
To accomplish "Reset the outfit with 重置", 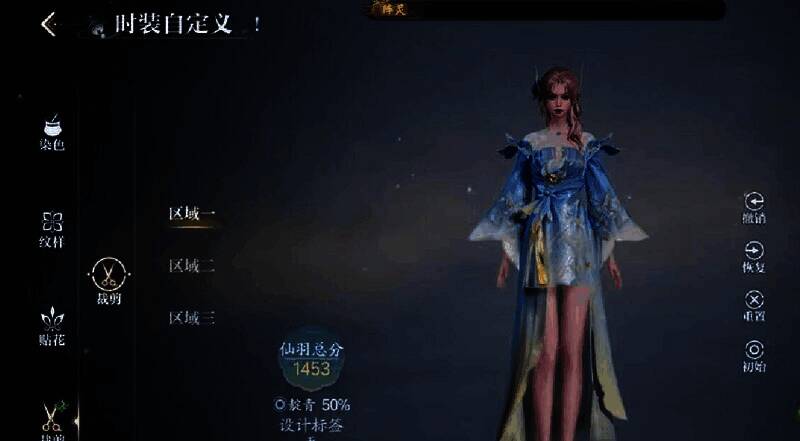I will pyautogui.click(x=754, y=305).
